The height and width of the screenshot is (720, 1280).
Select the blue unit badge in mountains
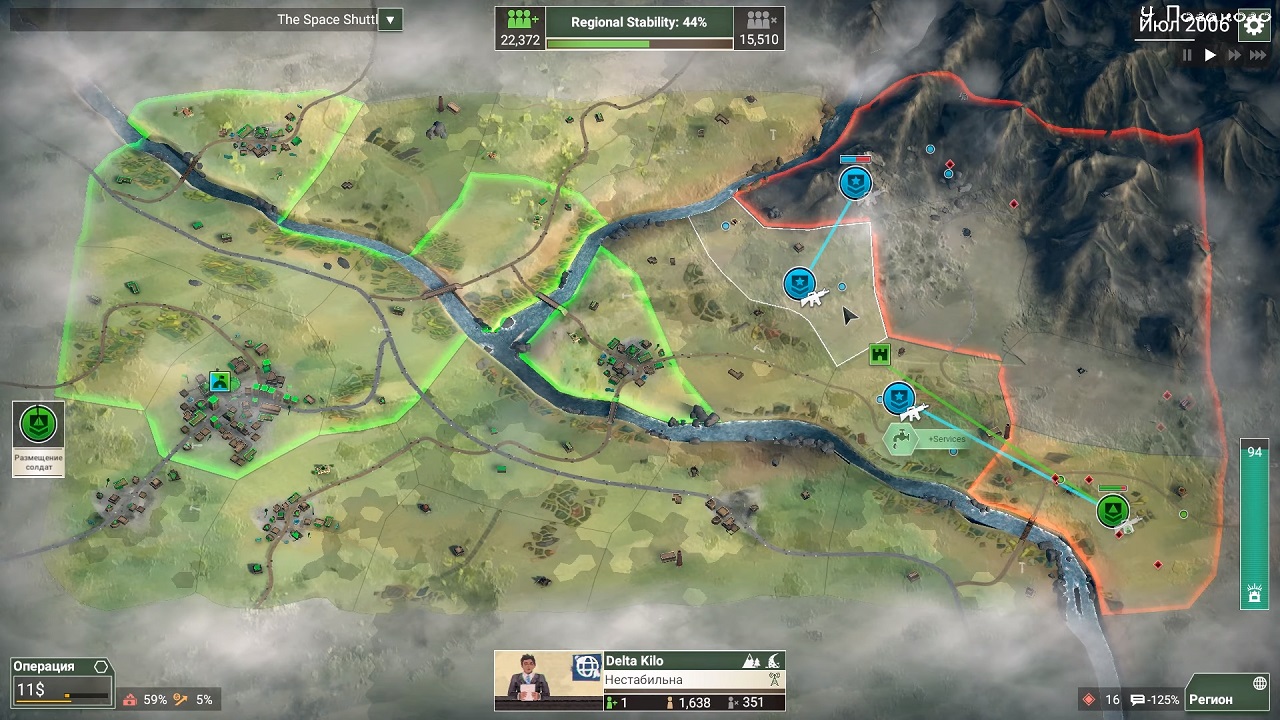(x=855, y=182)
